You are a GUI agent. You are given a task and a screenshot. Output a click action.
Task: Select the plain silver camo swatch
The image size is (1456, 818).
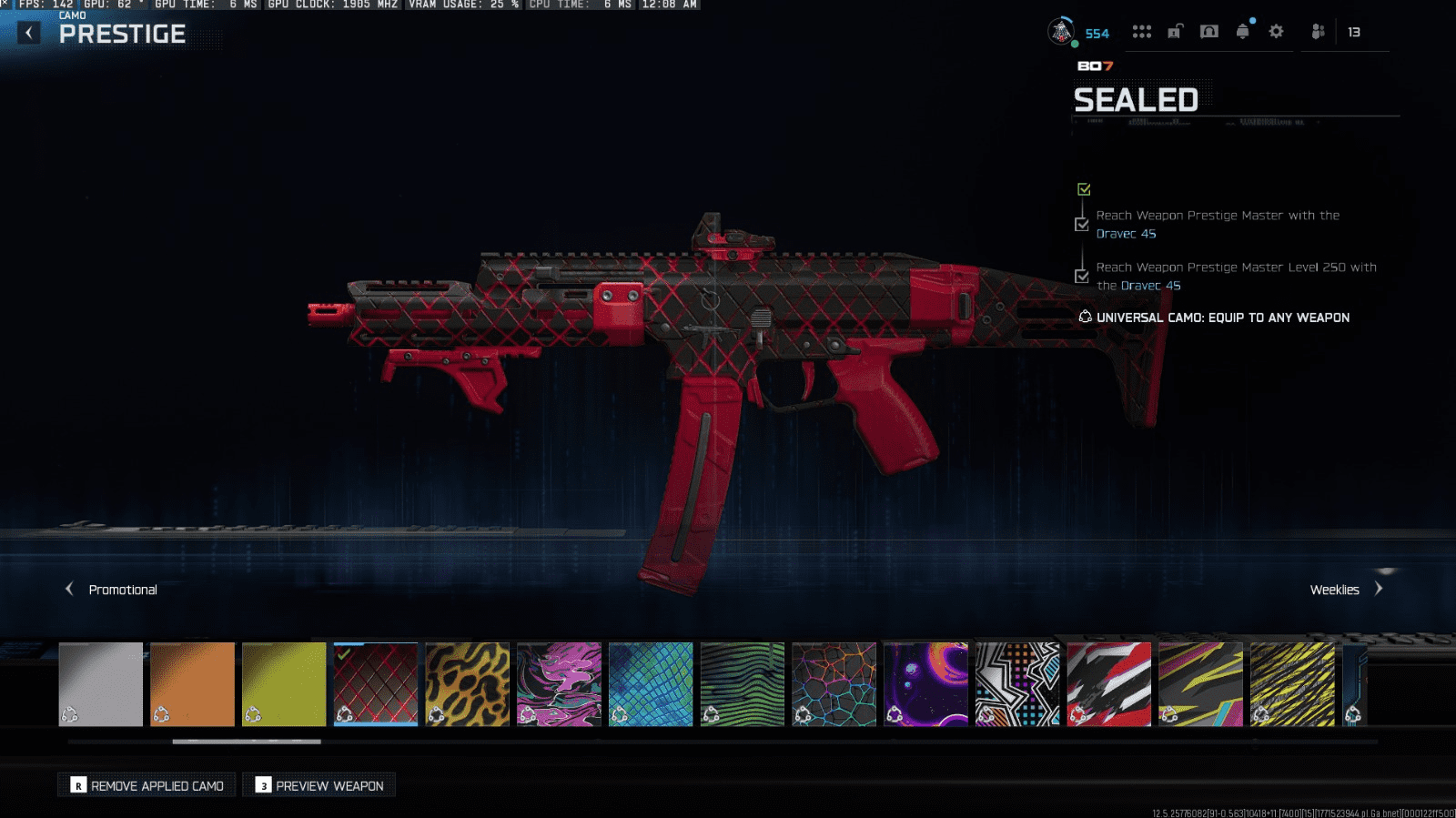tap(101, 684)
